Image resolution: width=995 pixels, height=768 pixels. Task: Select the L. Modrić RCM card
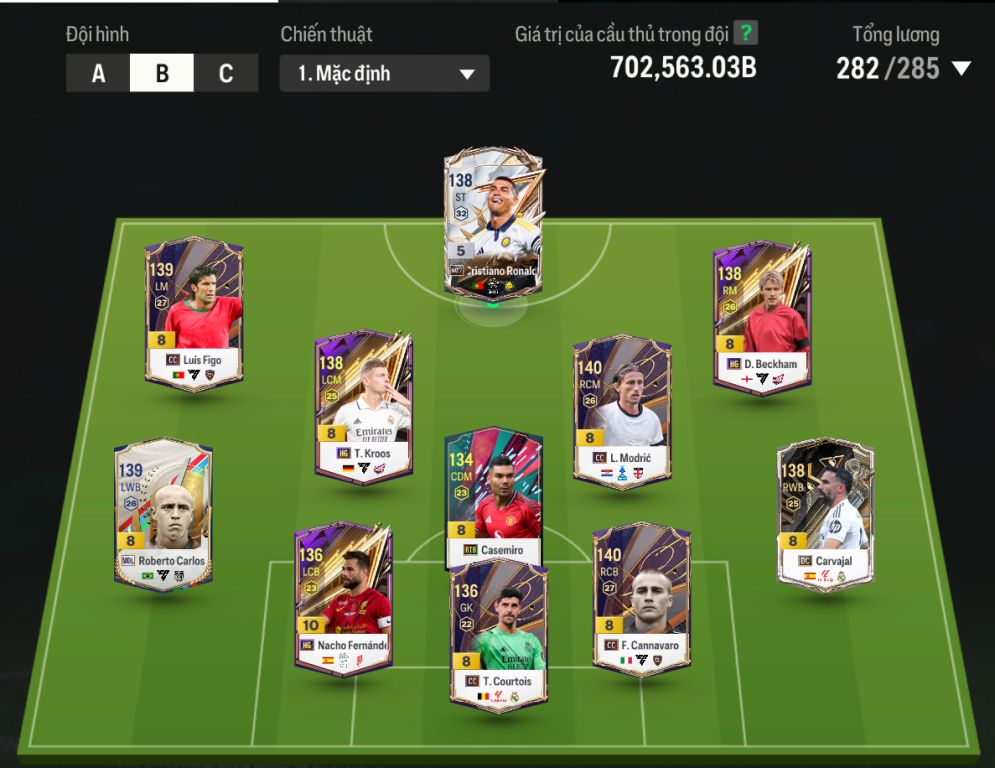point(622,411)
